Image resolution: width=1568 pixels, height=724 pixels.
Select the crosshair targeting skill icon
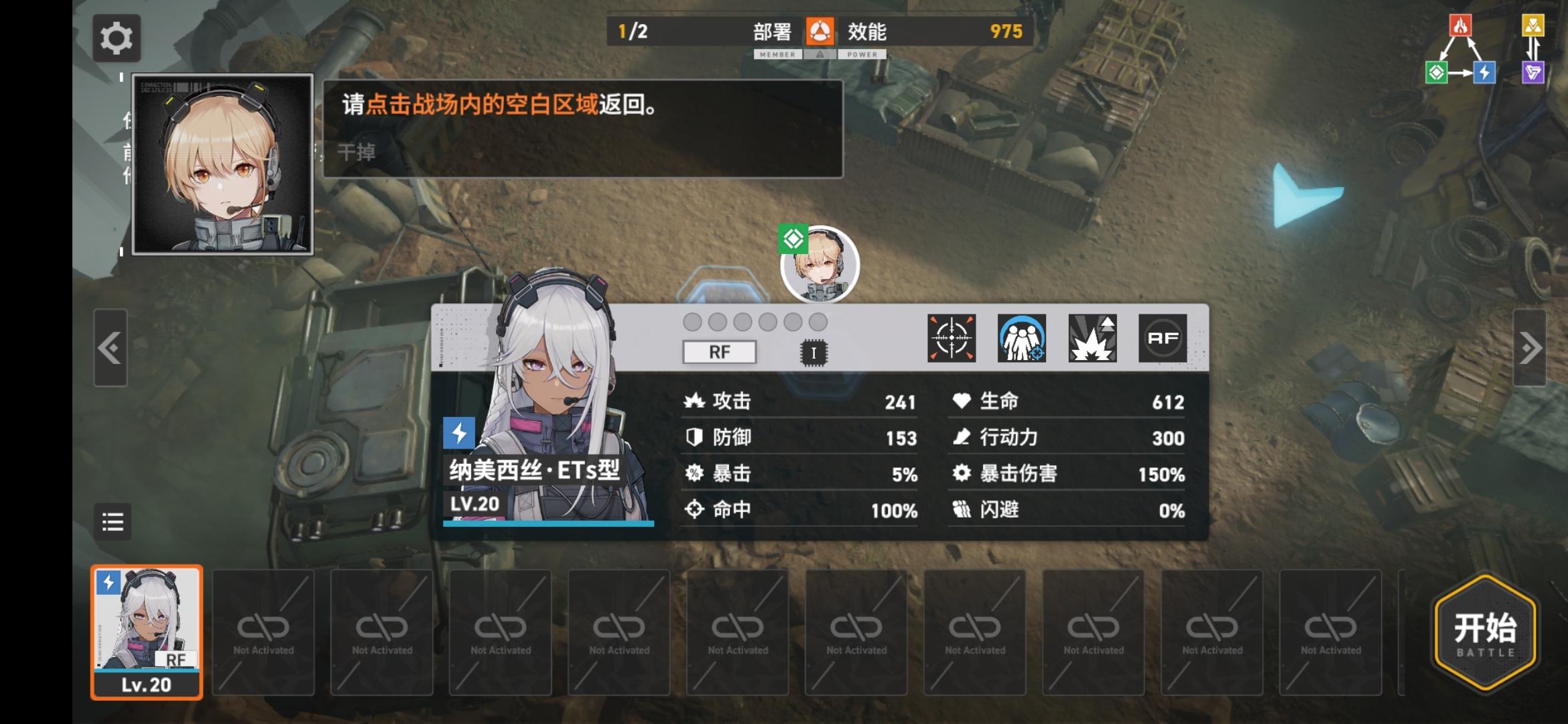[953, 339]
